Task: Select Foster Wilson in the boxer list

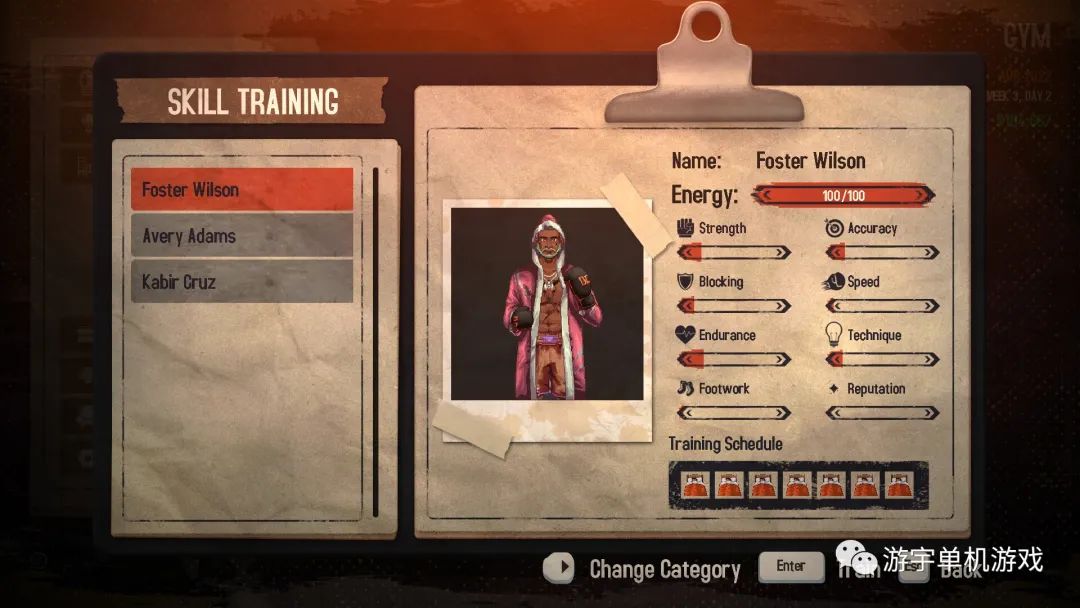Action: 242,189
